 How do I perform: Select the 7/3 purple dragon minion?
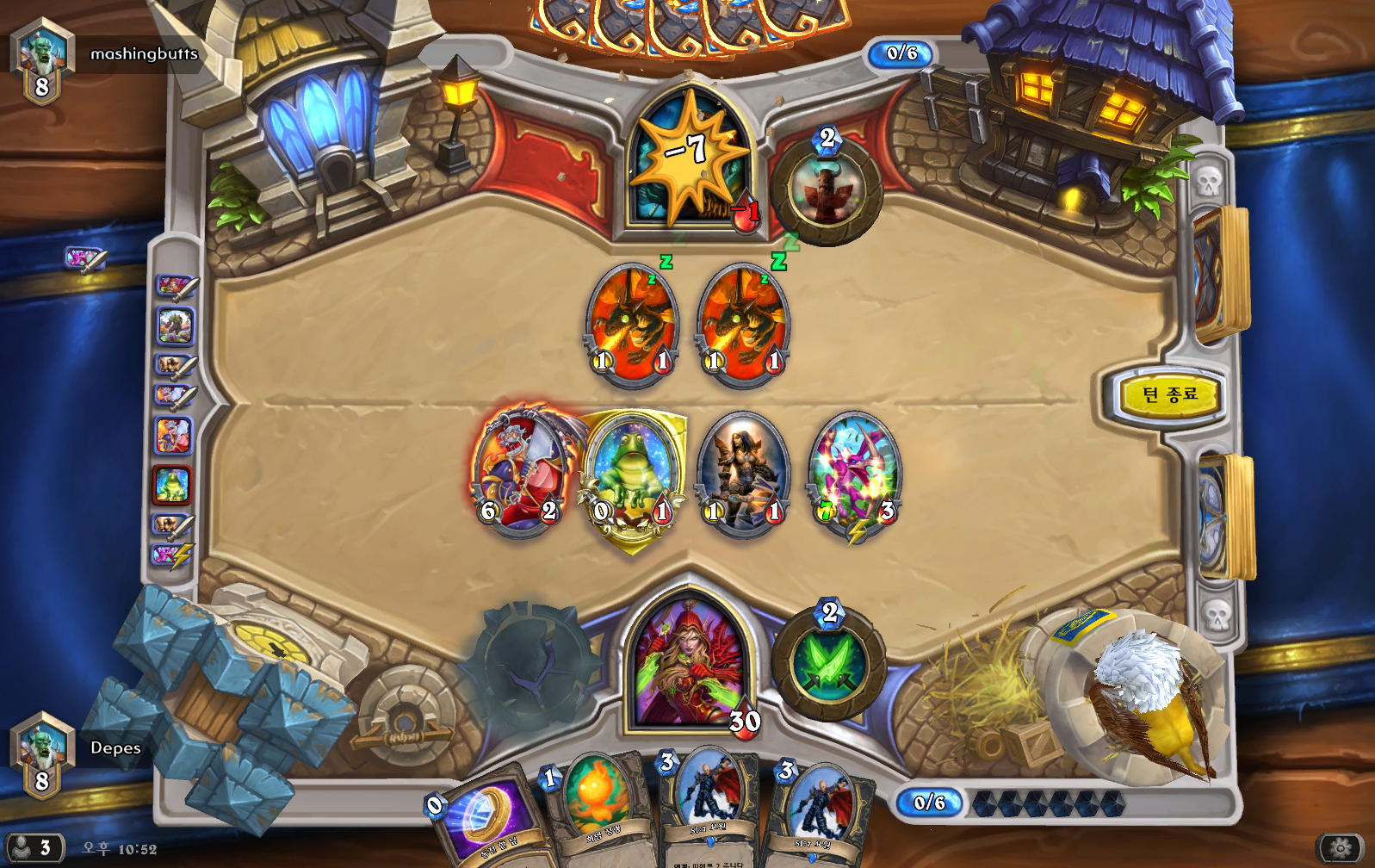coord(855,474)
